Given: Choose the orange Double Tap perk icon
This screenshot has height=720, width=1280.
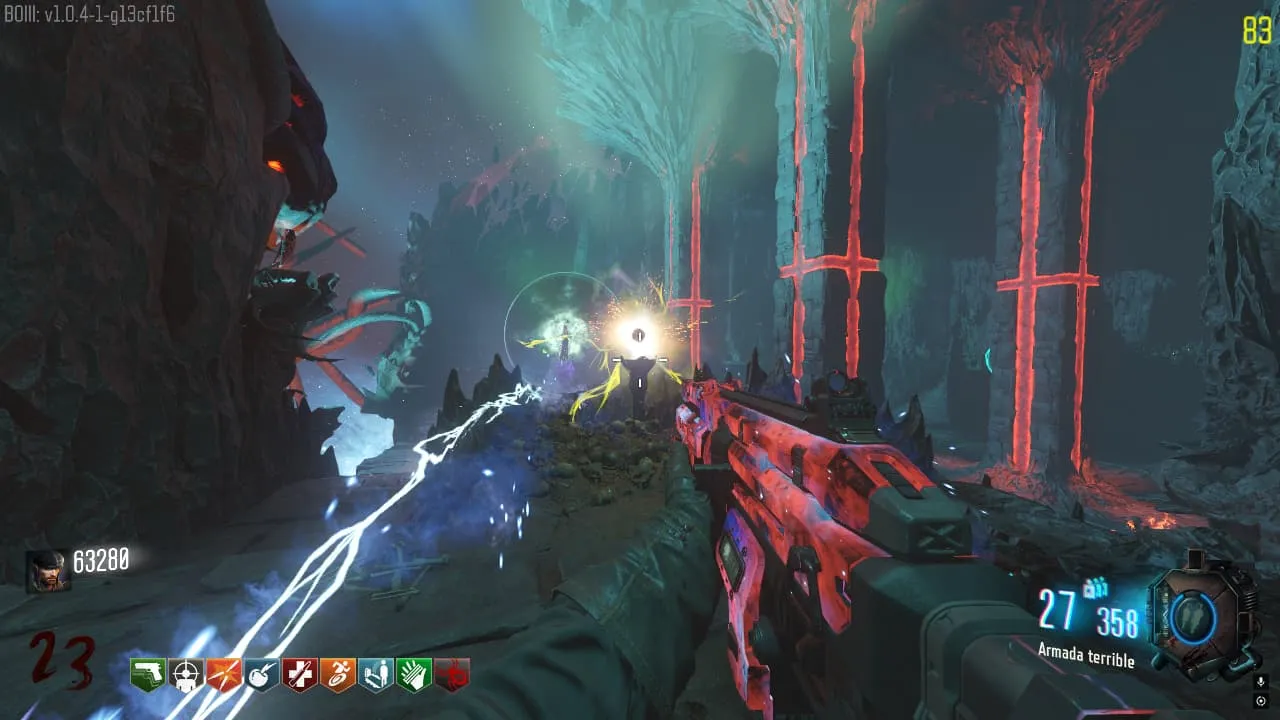Looking at the screenshot, I should click(x=224, y=675).
